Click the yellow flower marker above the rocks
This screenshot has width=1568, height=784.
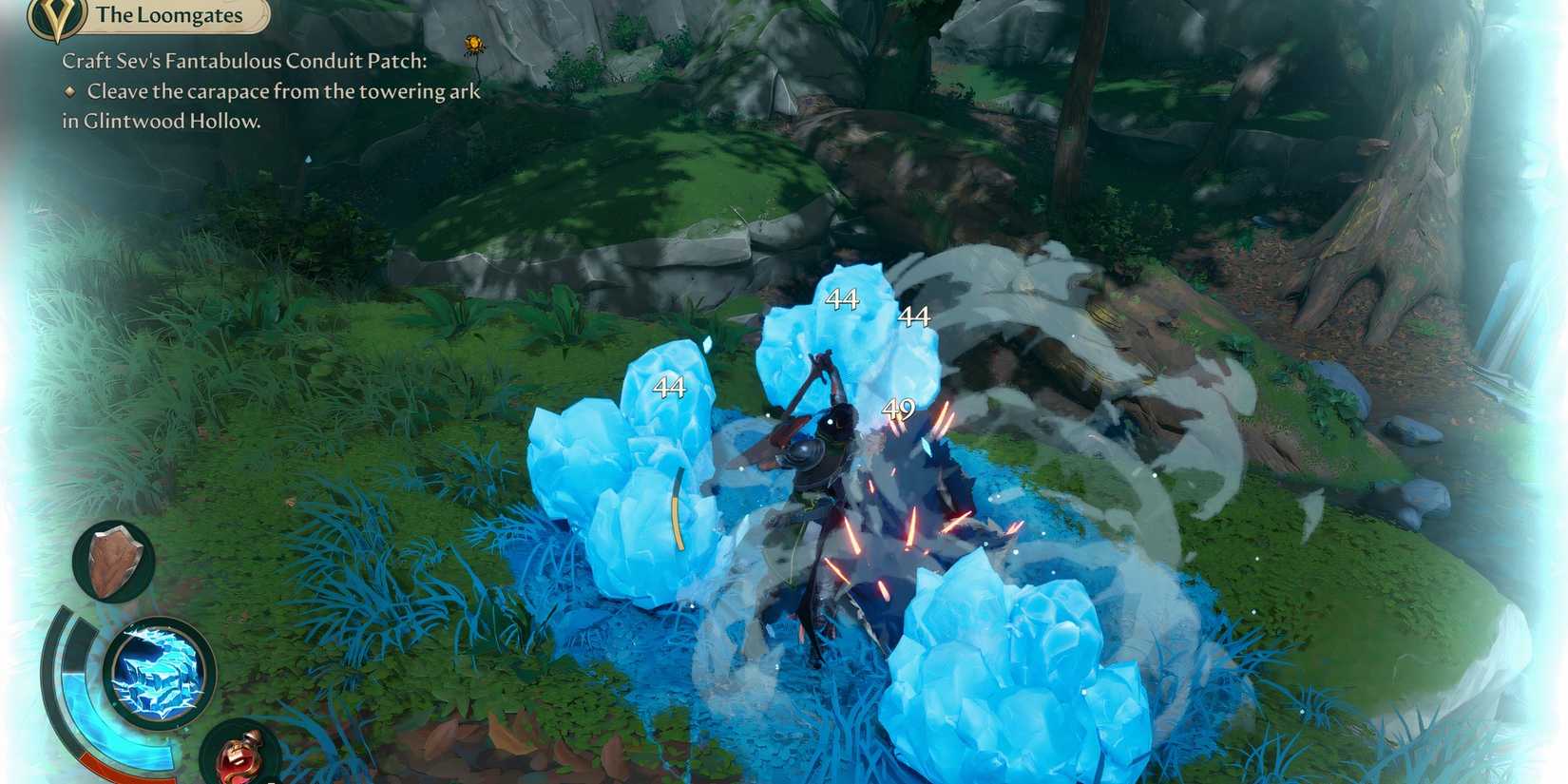[x=472, y=43]
